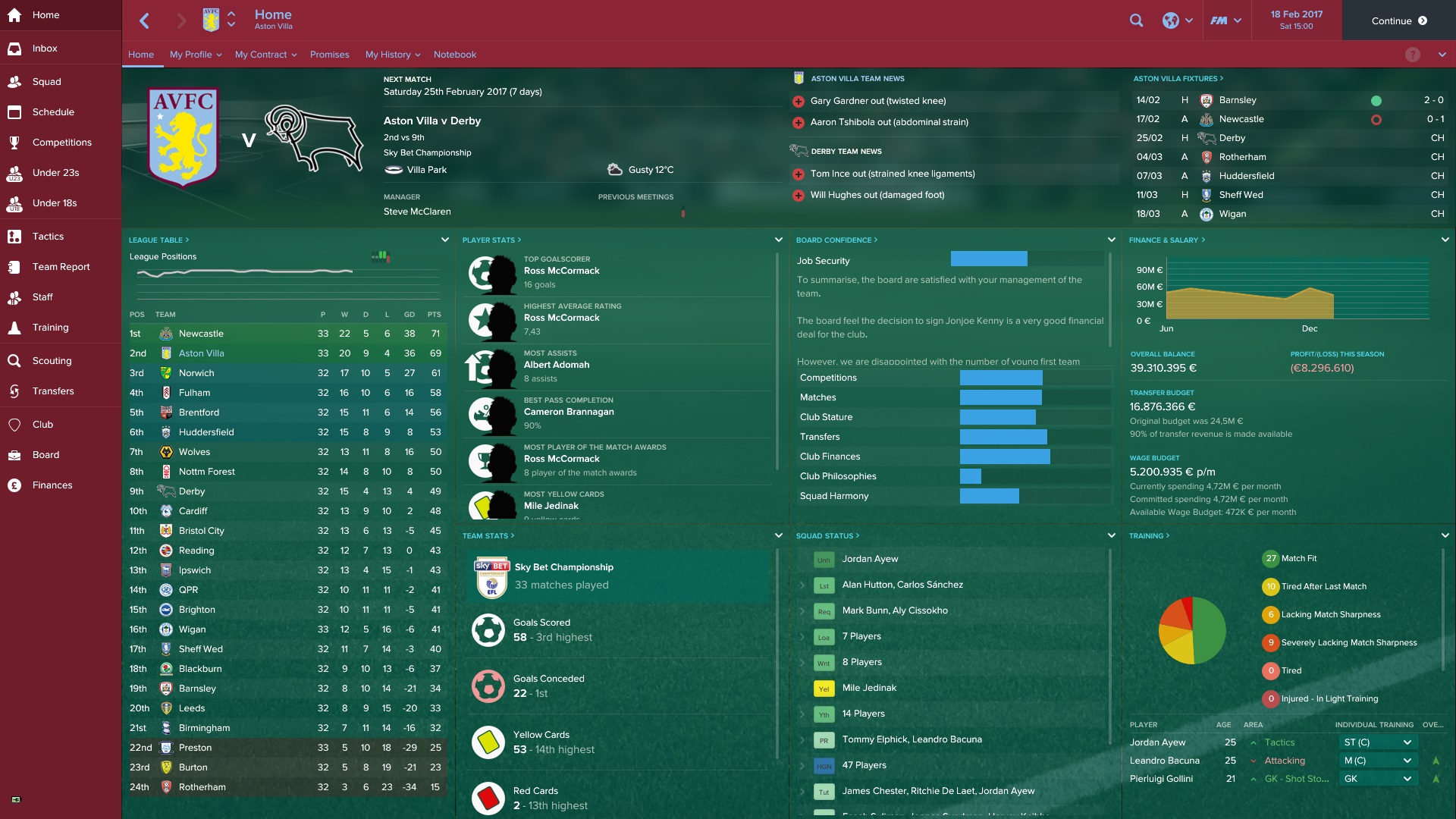
Task: Open Jordan Ayew's ST (C) training dropdown
Action: coord(1377,742)
